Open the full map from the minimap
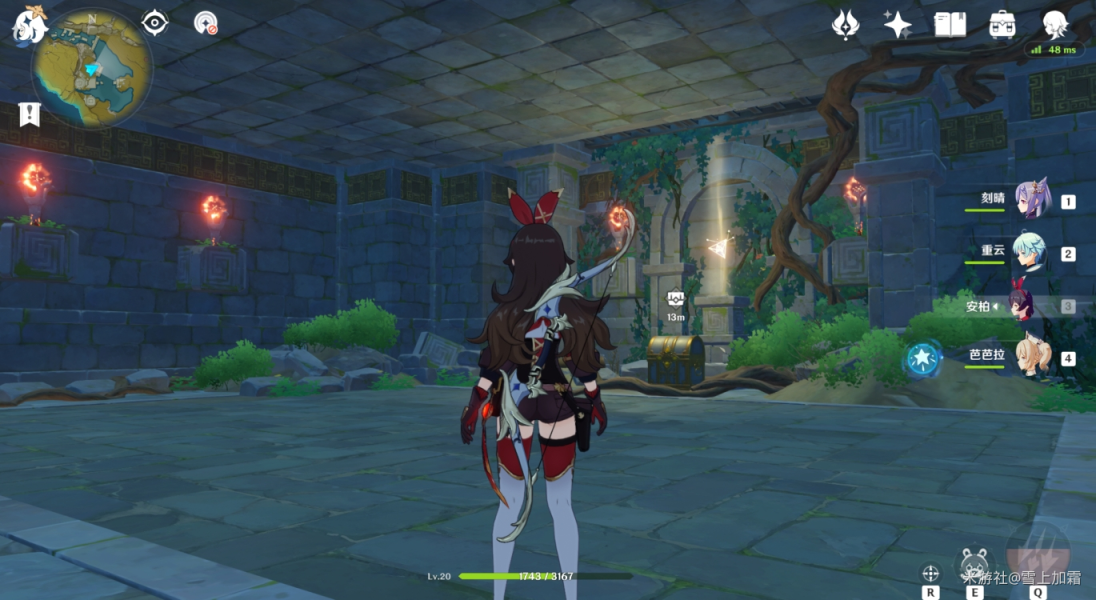 point(92,68)
